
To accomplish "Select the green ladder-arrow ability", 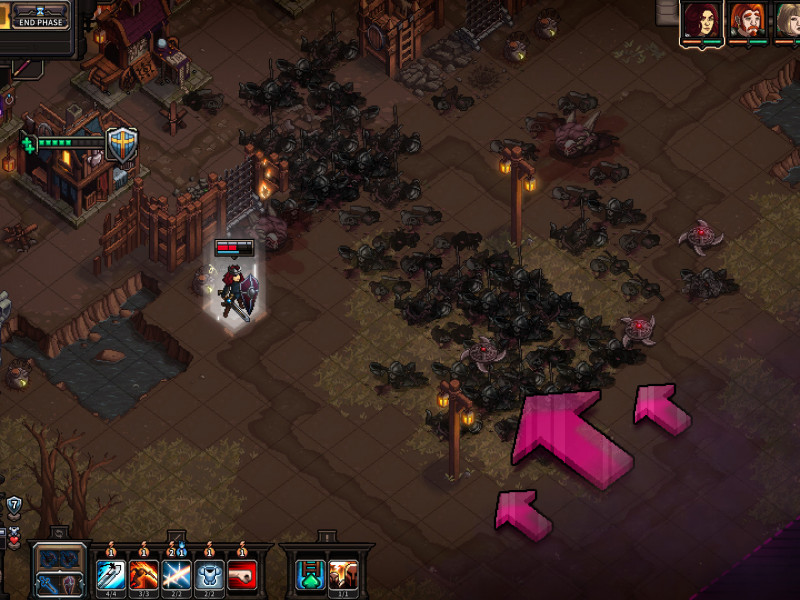I will (x=308, y=575).
